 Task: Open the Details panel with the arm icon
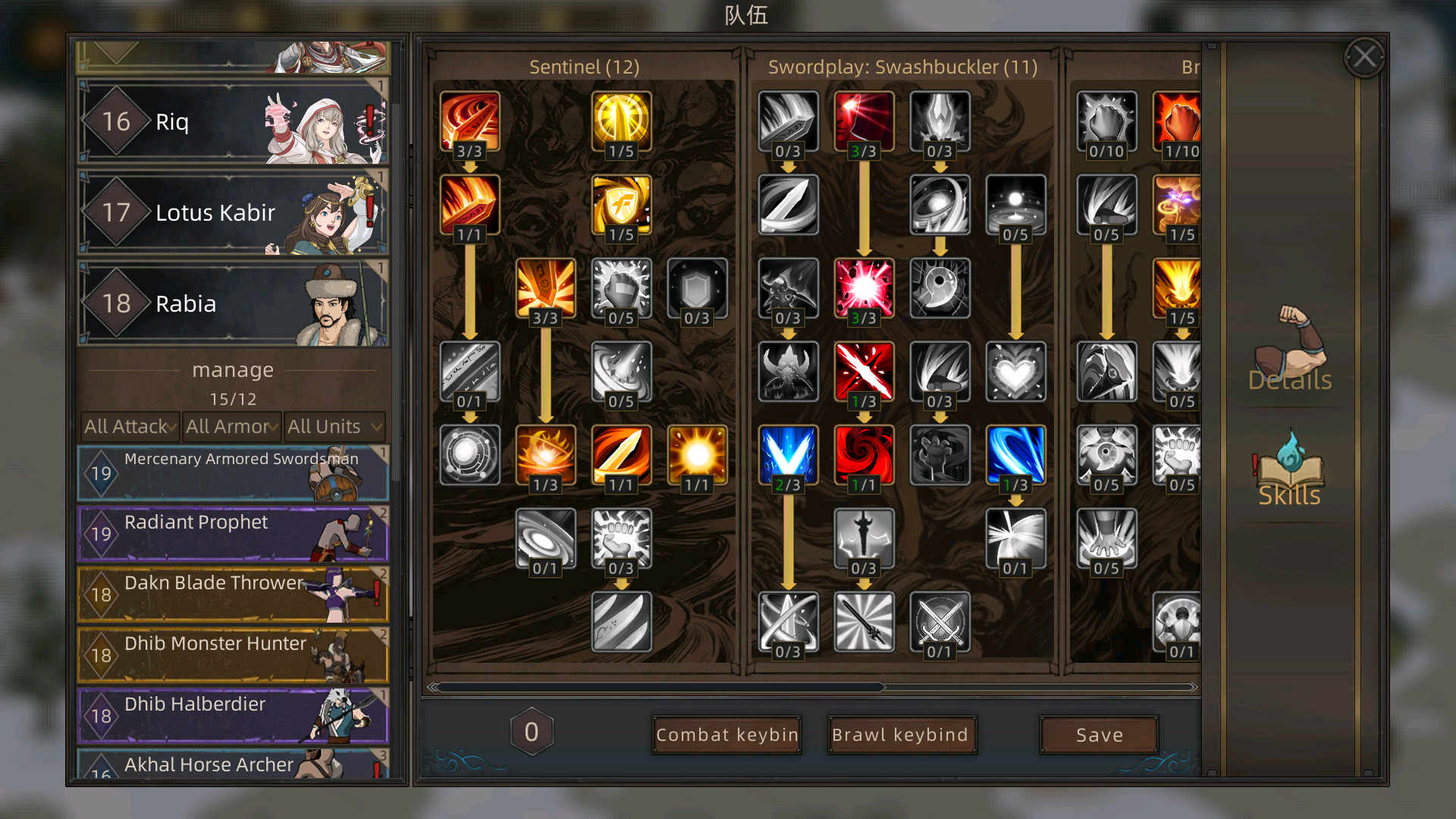[1288, 356]
